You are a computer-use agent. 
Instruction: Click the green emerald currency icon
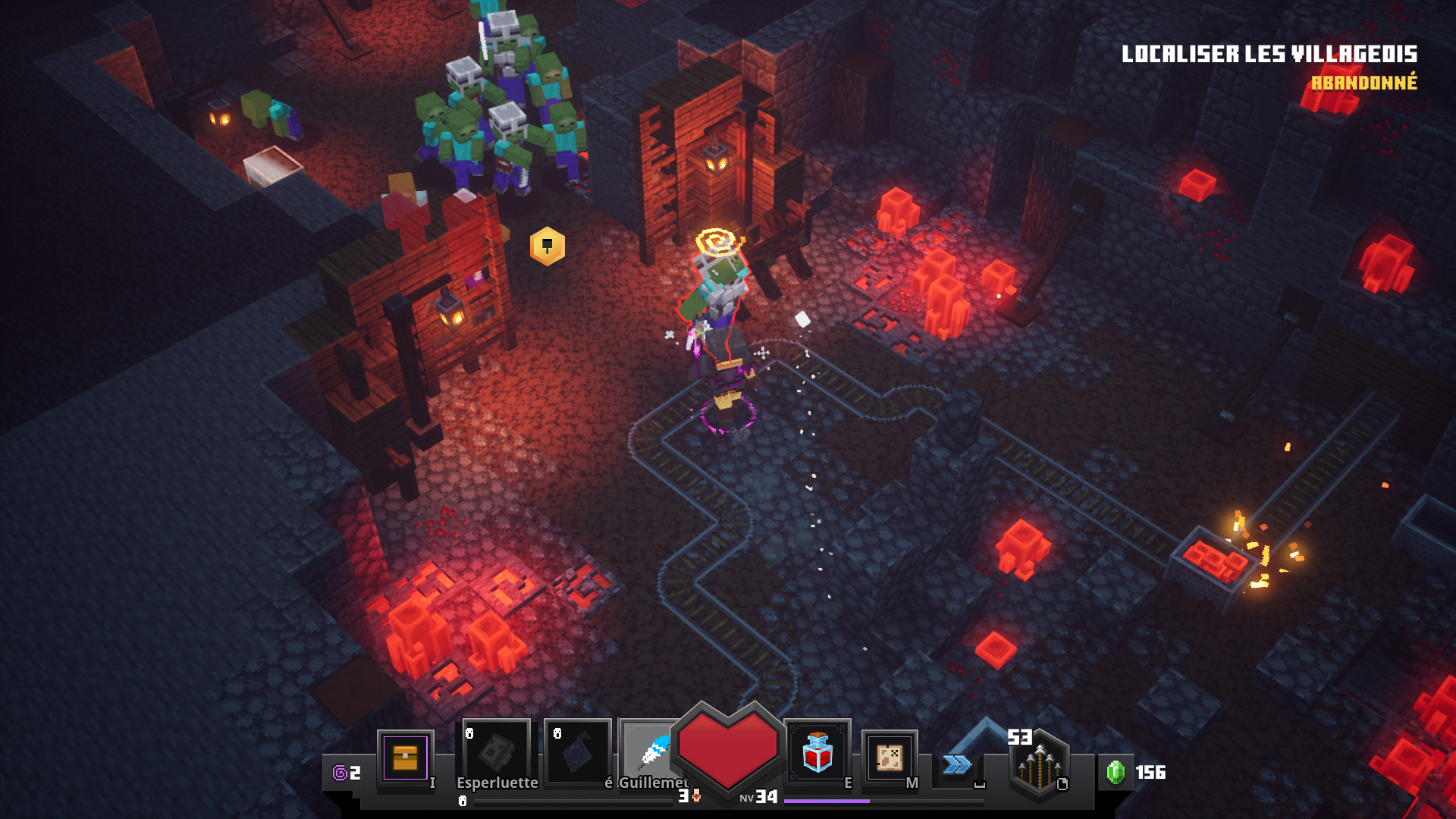tap(1116, 773)
